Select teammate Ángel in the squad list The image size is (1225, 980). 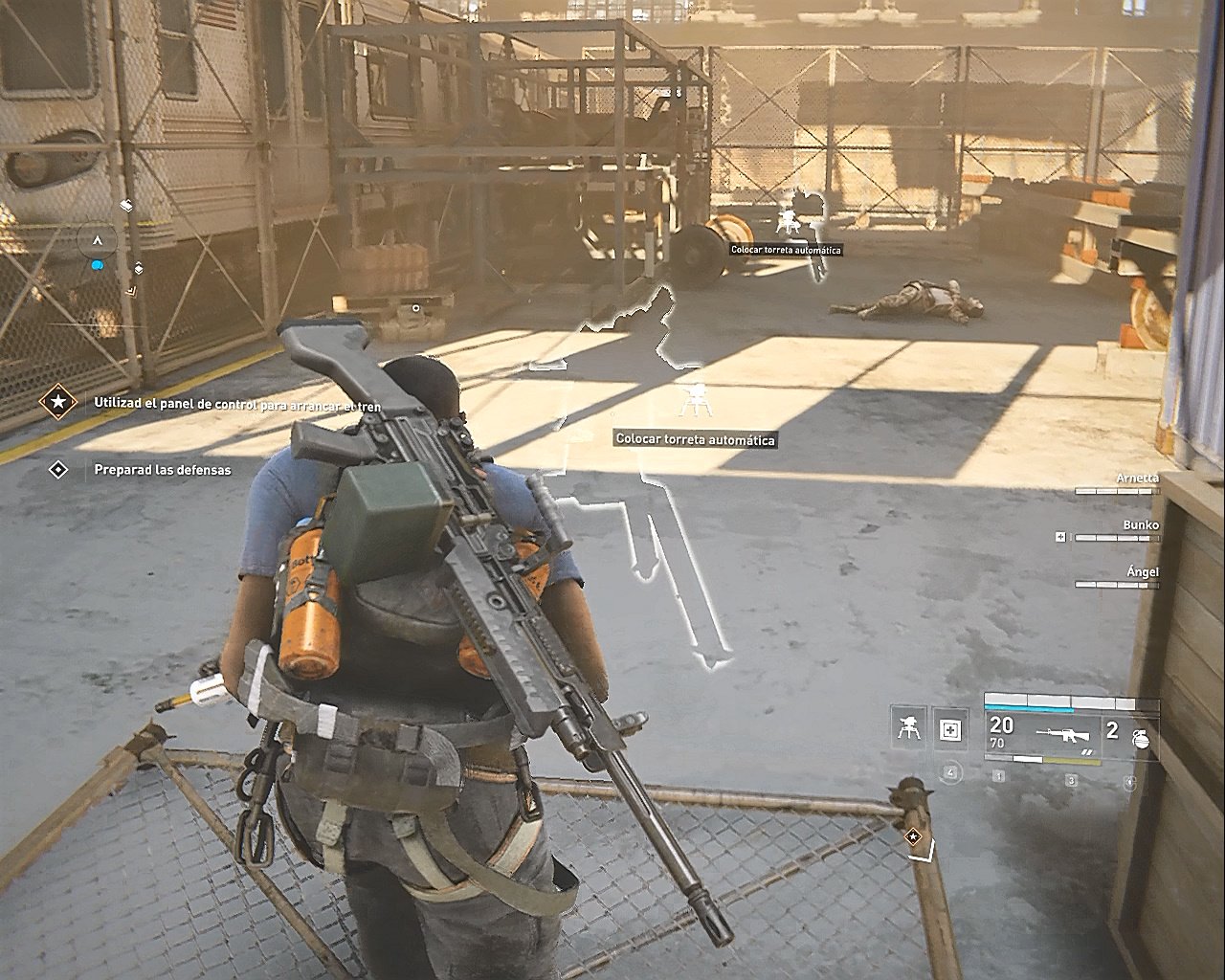1143,572
